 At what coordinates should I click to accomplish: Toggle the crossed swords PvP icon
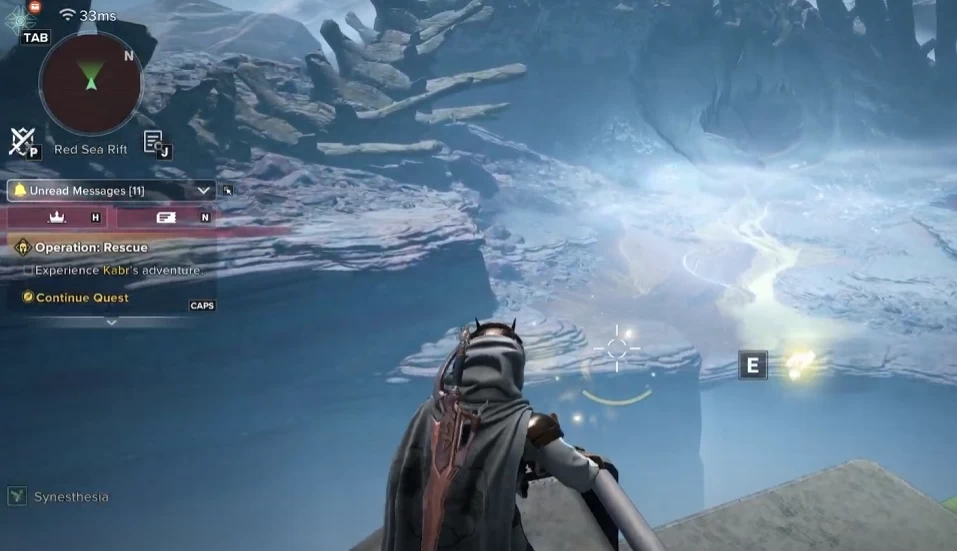click(20, 141)
